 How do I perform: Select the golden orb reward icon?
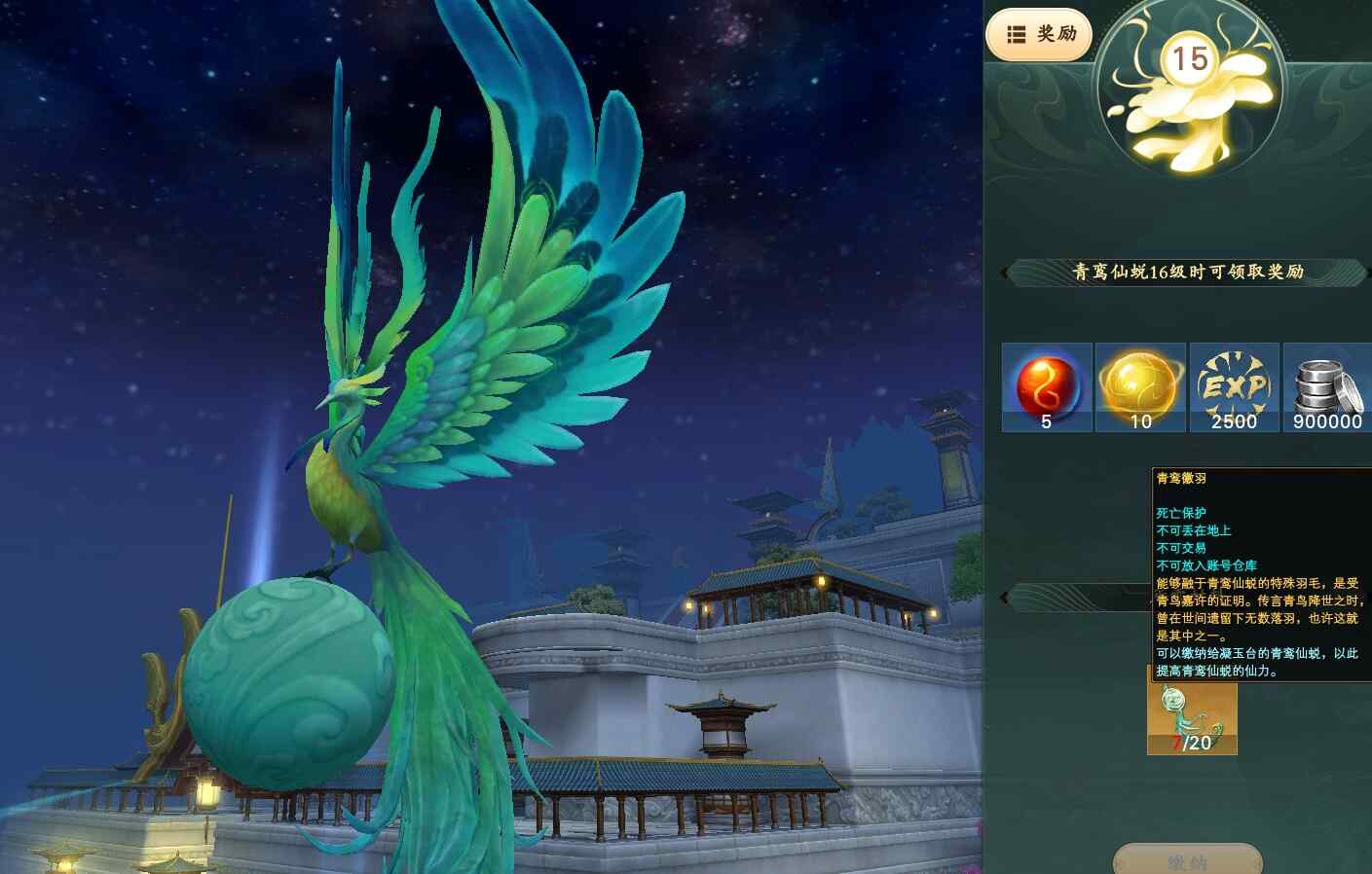point(1140,387)
